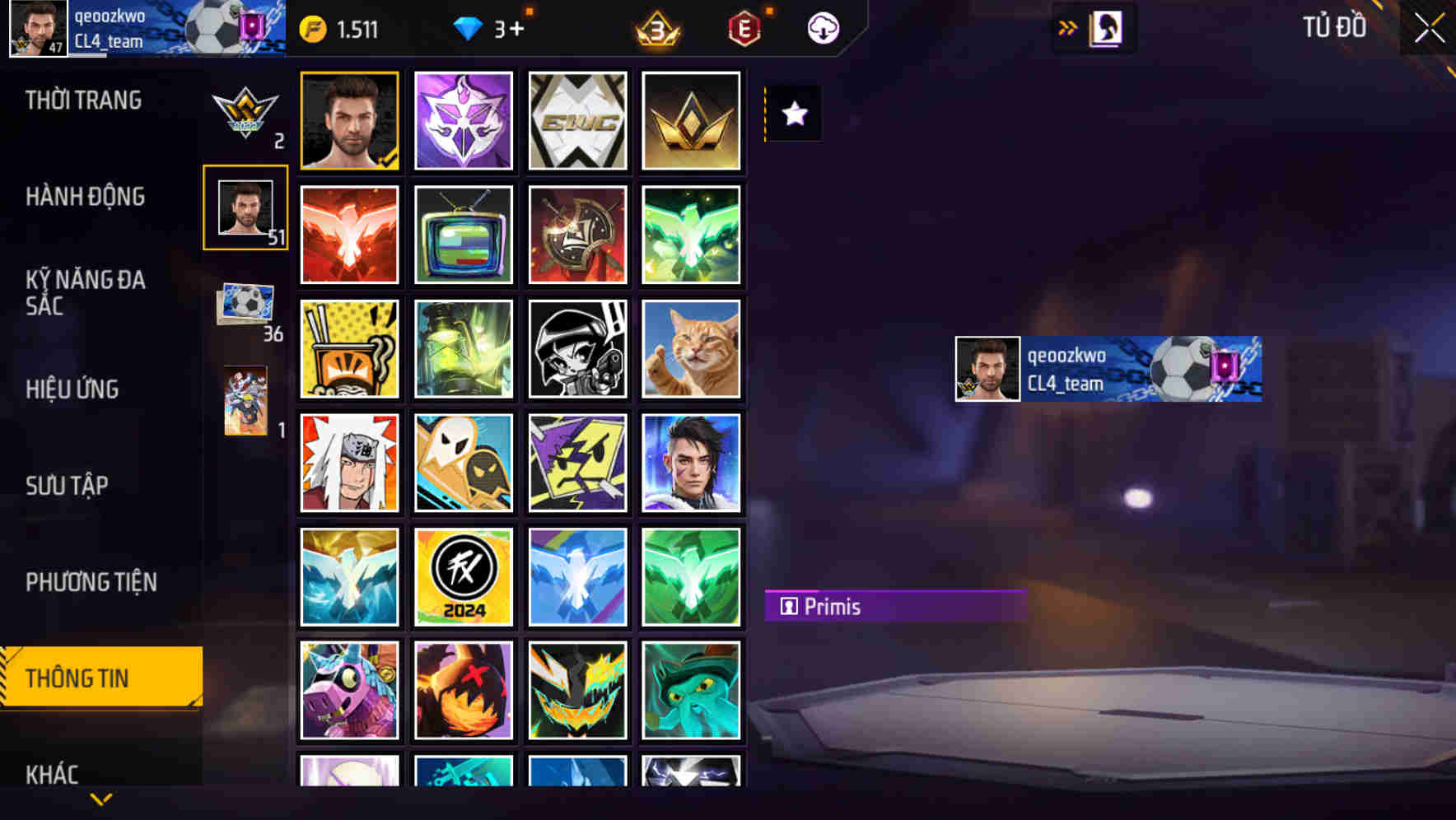Switch to the Thời Trang tab
1456x820 pixels.
pos(82,99)
